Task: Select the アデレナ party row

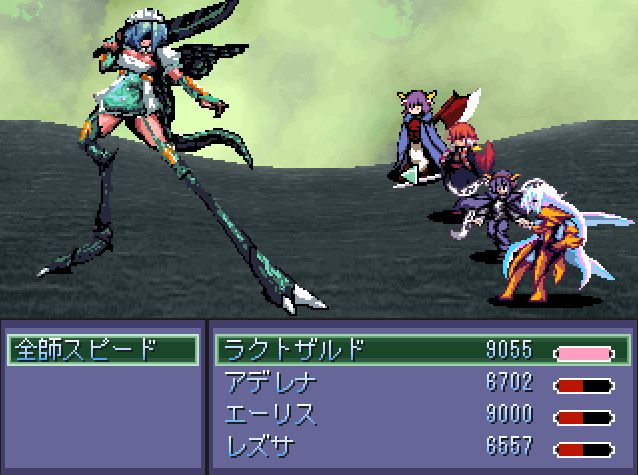Action: tap(421, 383)
